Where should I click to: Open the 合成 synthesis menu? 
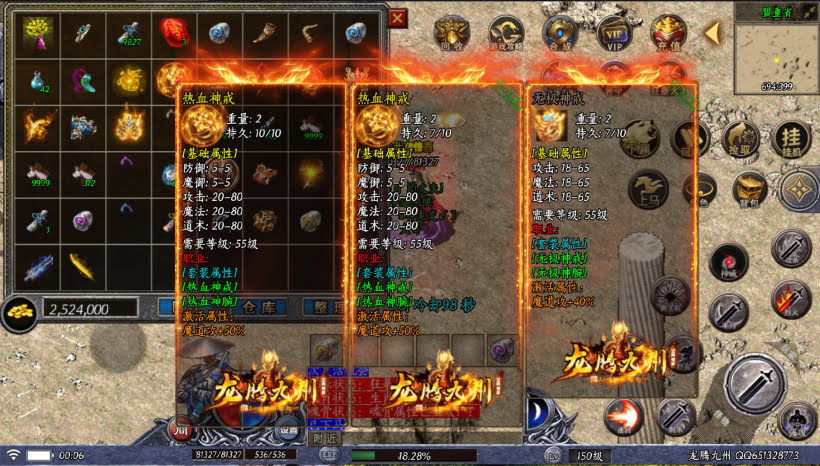559,33
